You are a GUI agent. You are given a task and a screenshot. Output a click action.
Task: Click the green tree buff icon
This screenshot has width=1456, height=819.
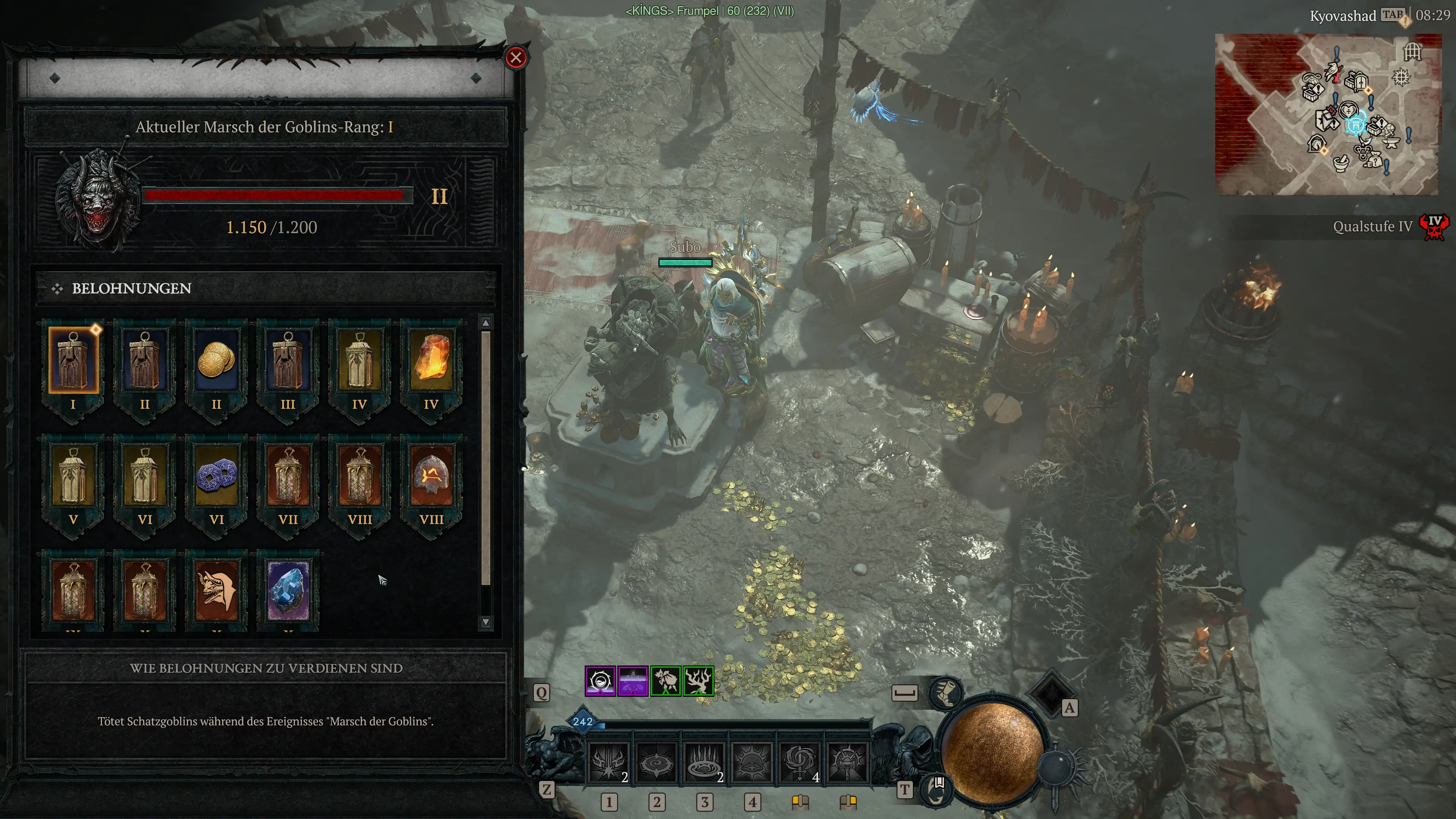point(698,681)
